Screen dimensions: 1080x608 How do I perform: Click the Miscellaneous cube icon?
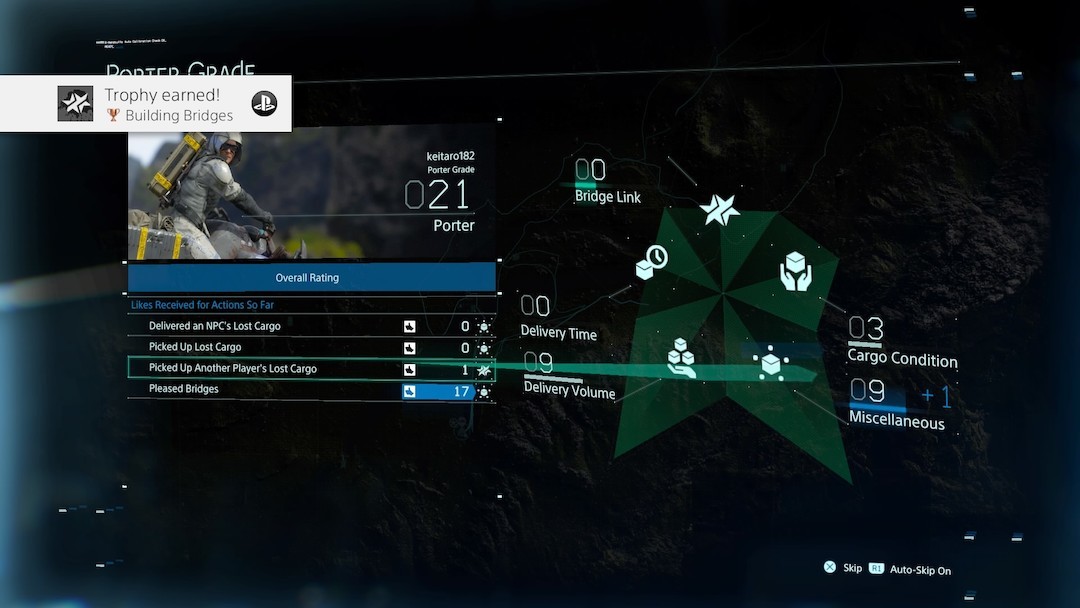(x=771, y=362)
